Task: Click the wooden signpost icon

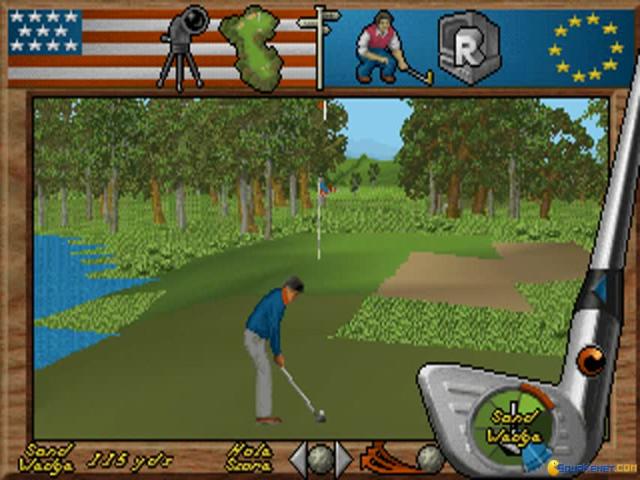Action: coord(319,46)
